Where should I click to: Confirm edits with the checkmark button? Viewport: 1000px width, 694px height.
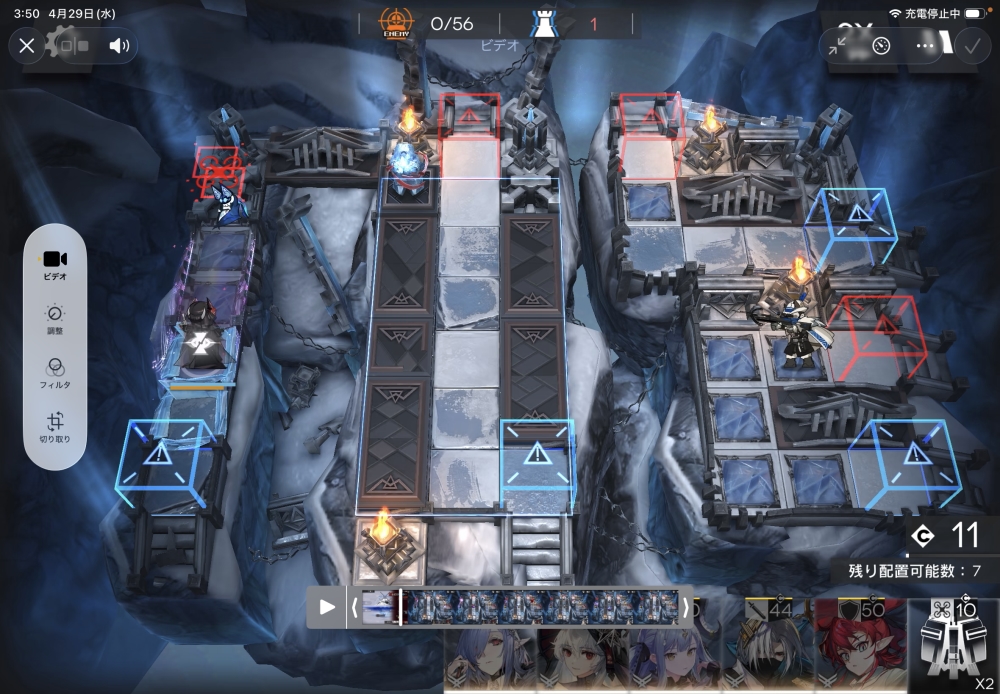click(x=970, y=45)
